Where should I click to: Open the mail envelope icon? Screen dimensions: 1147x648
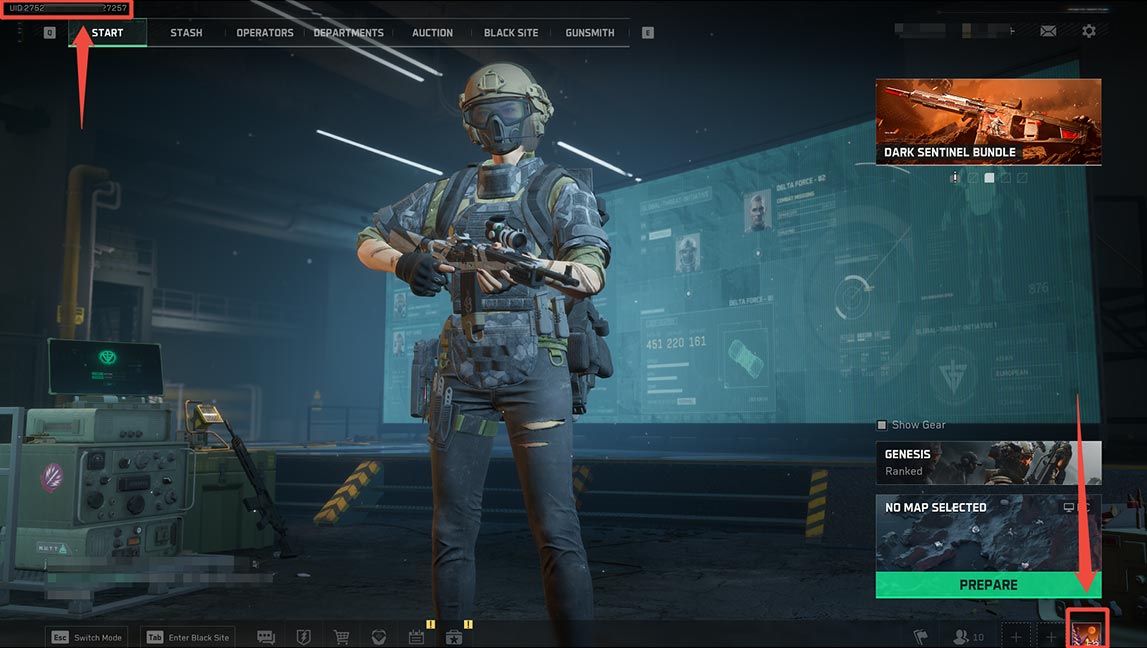1048,32
